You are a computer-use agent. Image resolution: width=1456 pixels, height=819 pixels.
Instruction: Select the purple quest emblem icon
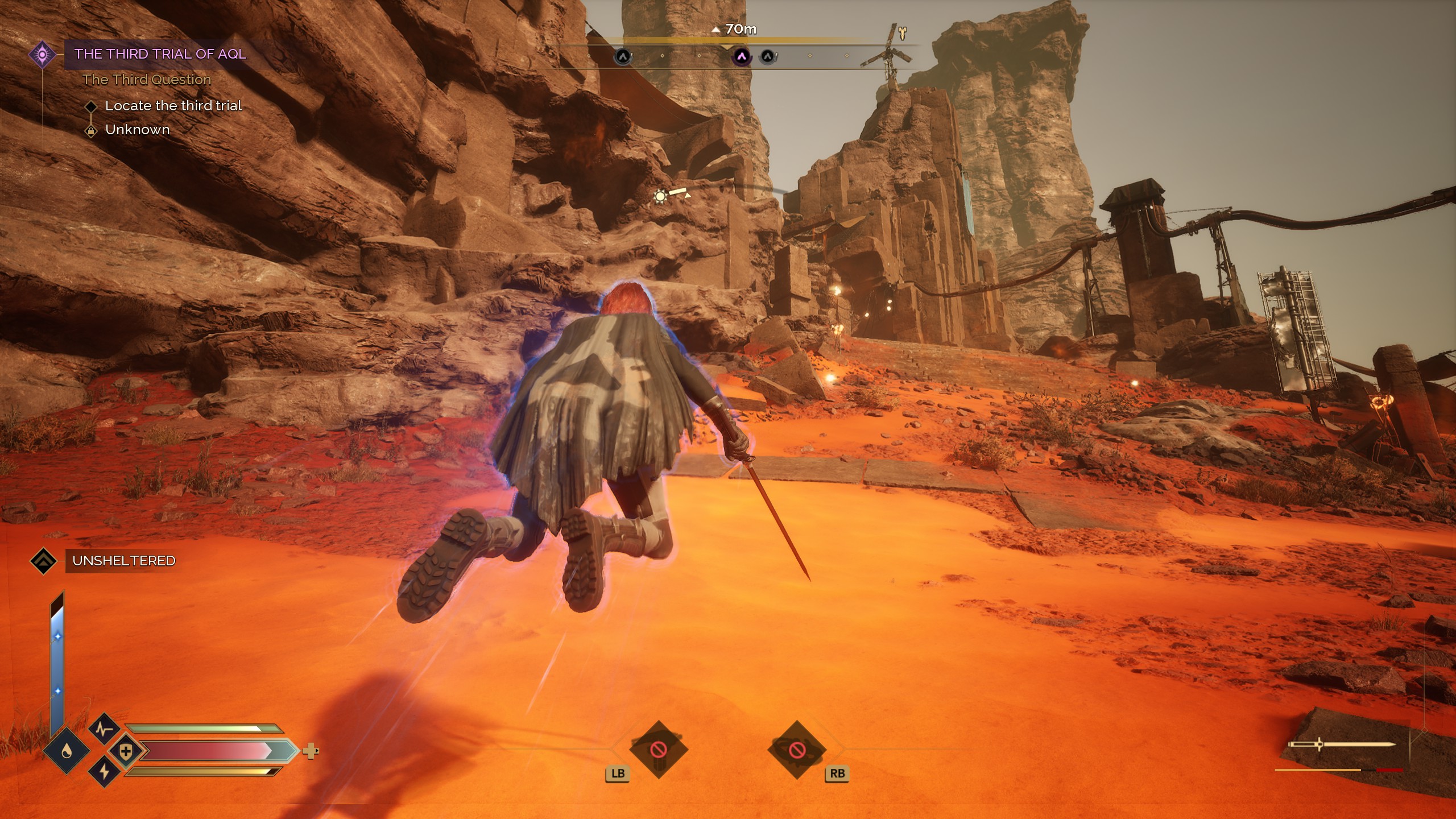click(x=42, y=55)
